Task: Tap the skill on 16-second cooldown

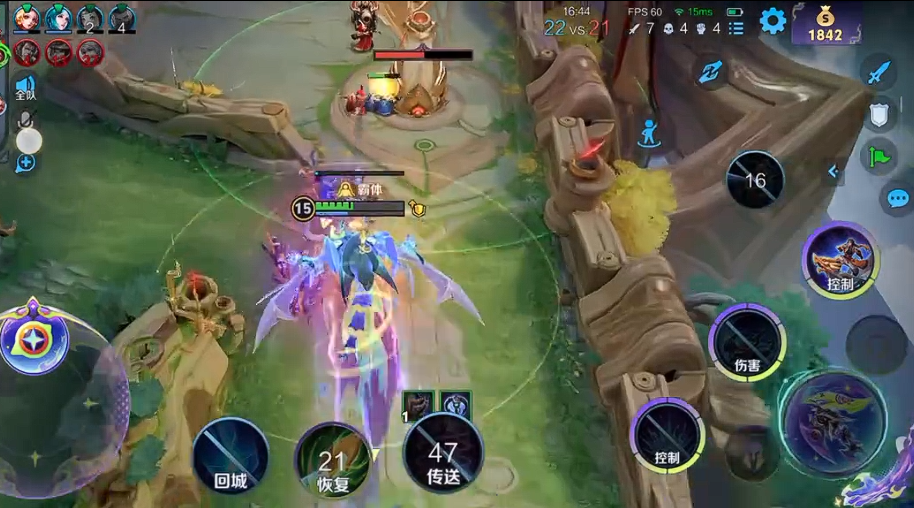Action: click(755, 180)
